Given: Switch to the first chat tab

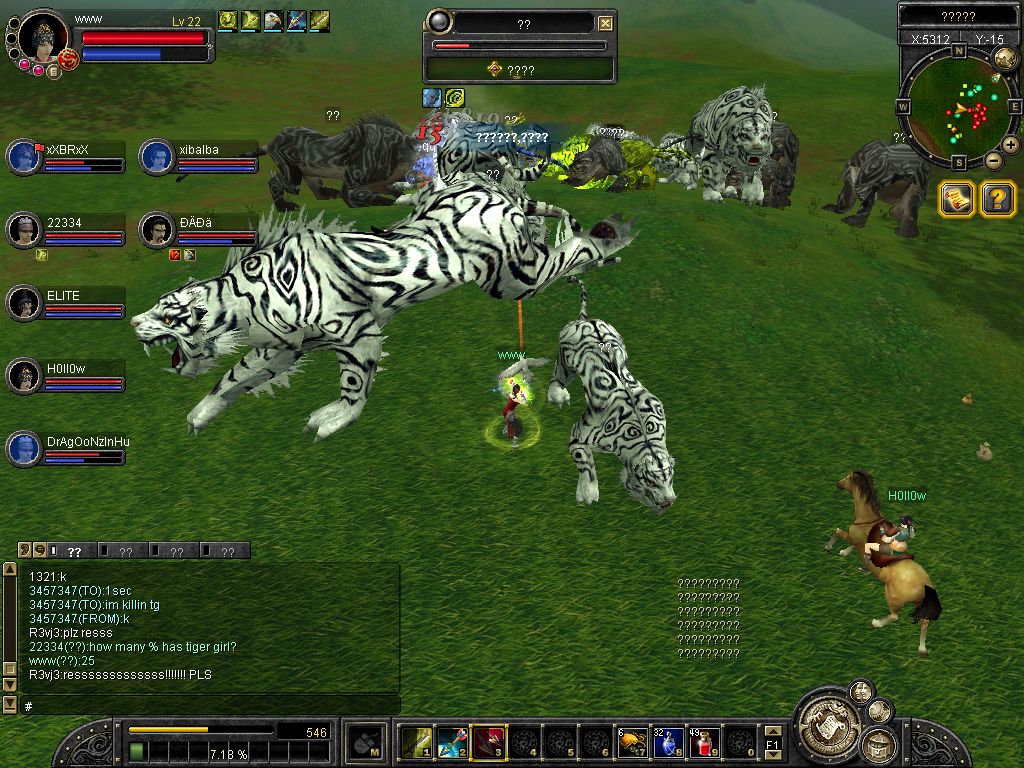Looking at the screenshot, I should (72, 551).
